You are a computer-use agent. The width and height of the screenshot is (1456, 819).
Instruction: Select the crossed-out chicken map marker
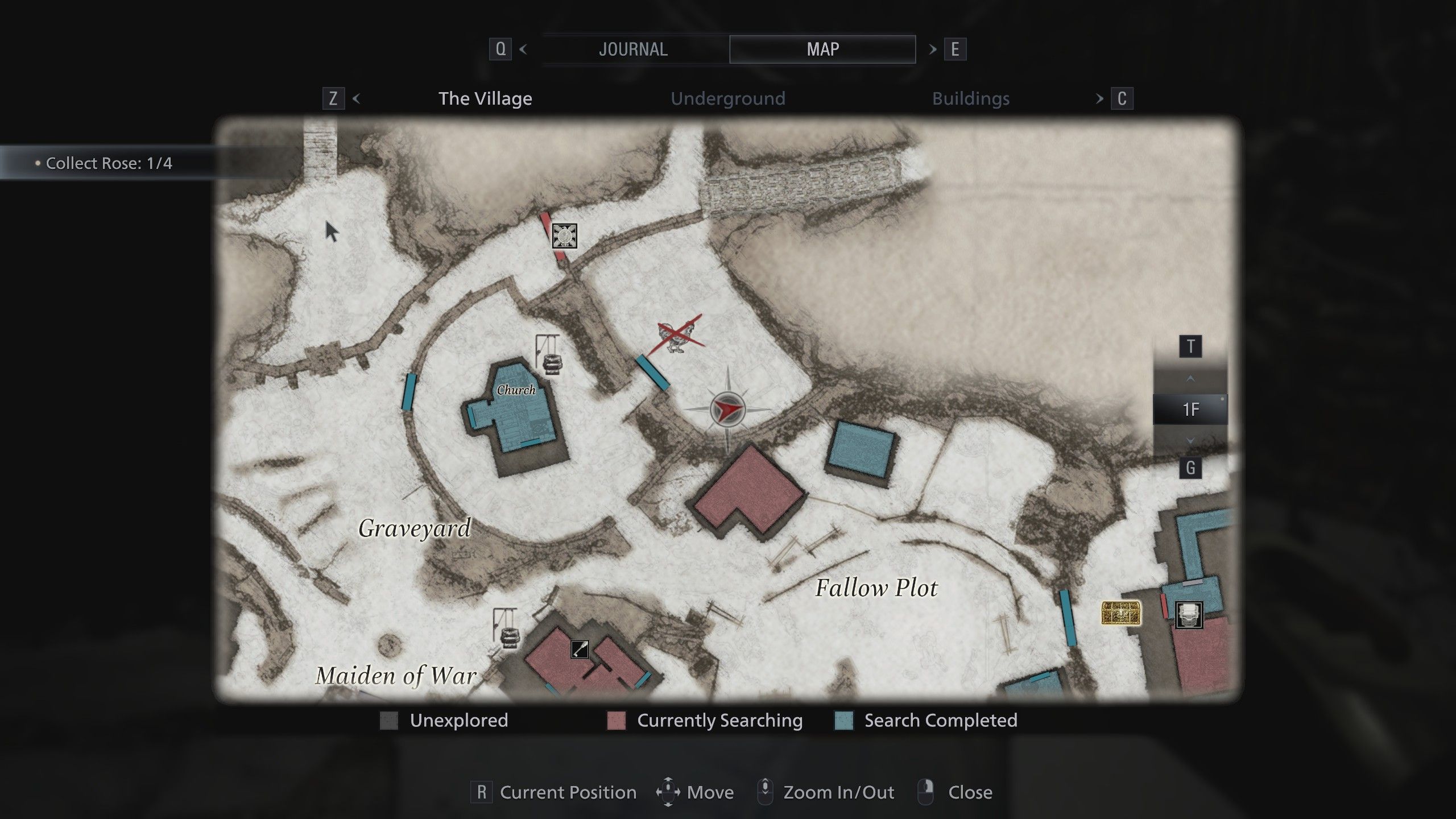(678, 335)
